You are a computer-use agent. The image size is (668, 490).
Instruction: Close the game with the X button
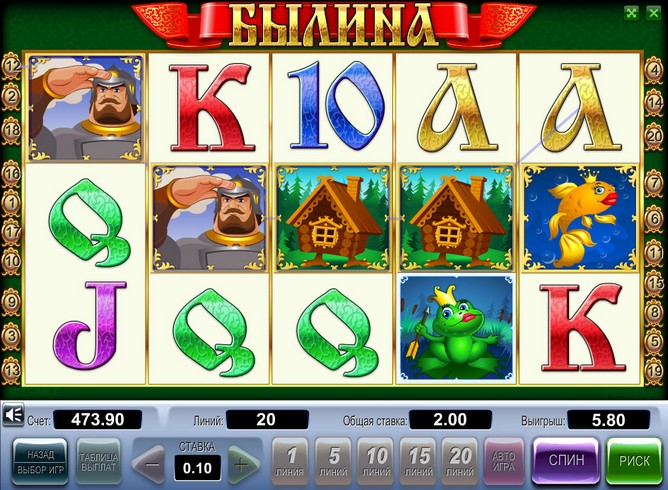click(x=652, y=13)
